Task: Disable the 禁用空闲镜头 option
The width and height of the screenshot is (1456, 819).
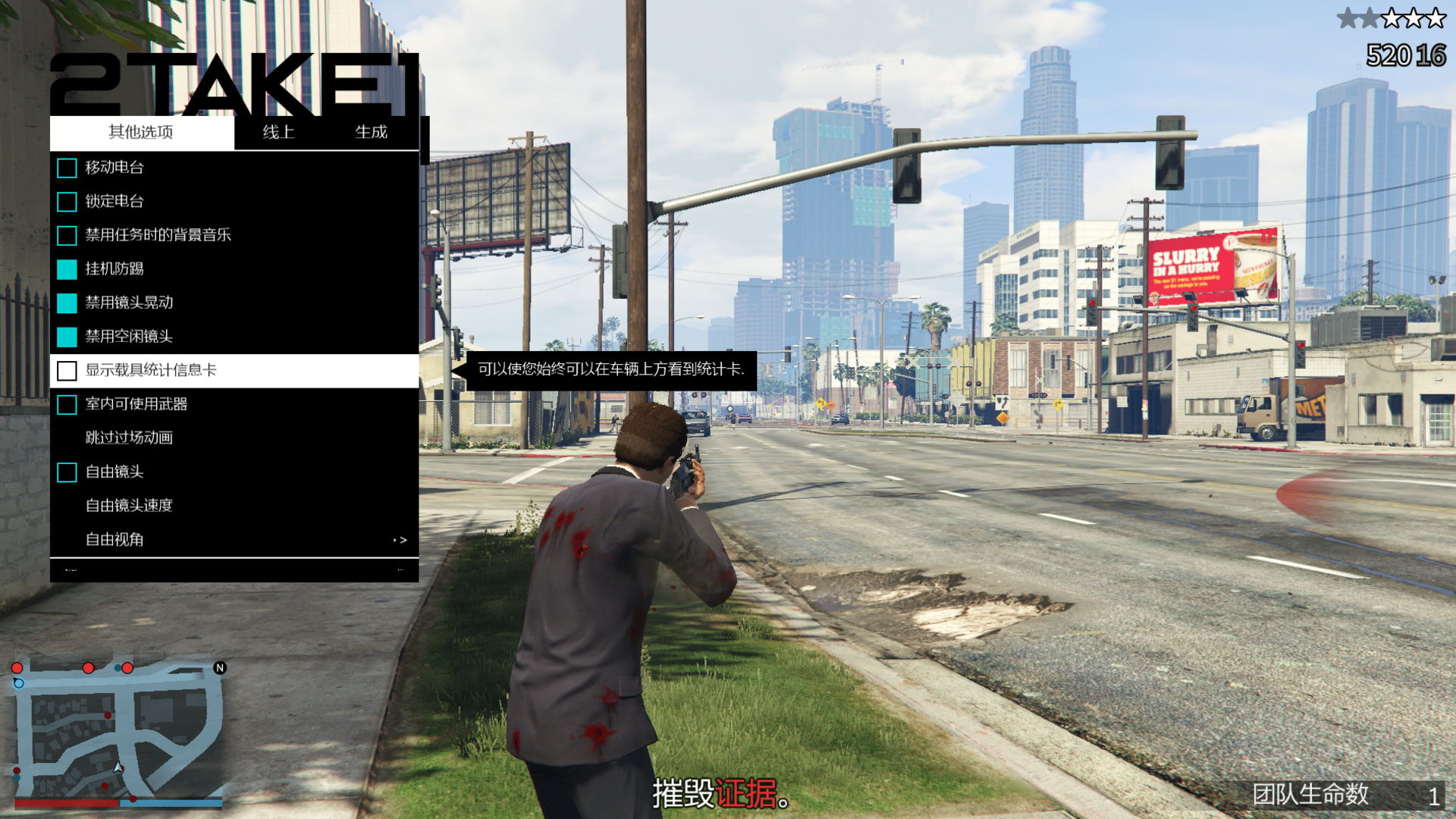Action: tap(67, 337)
